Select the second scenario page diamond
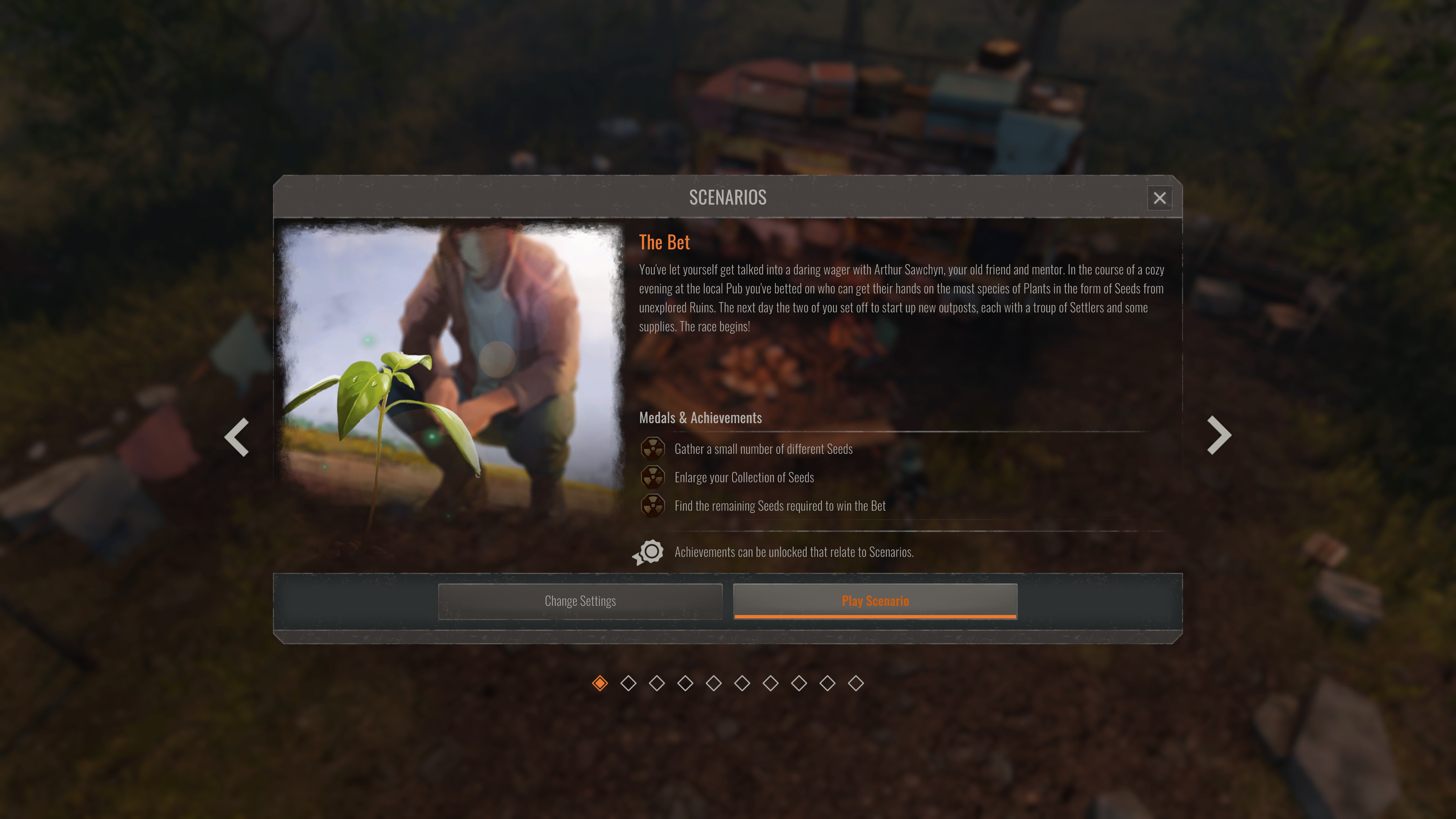1456x819 pixels. point(628,683)
